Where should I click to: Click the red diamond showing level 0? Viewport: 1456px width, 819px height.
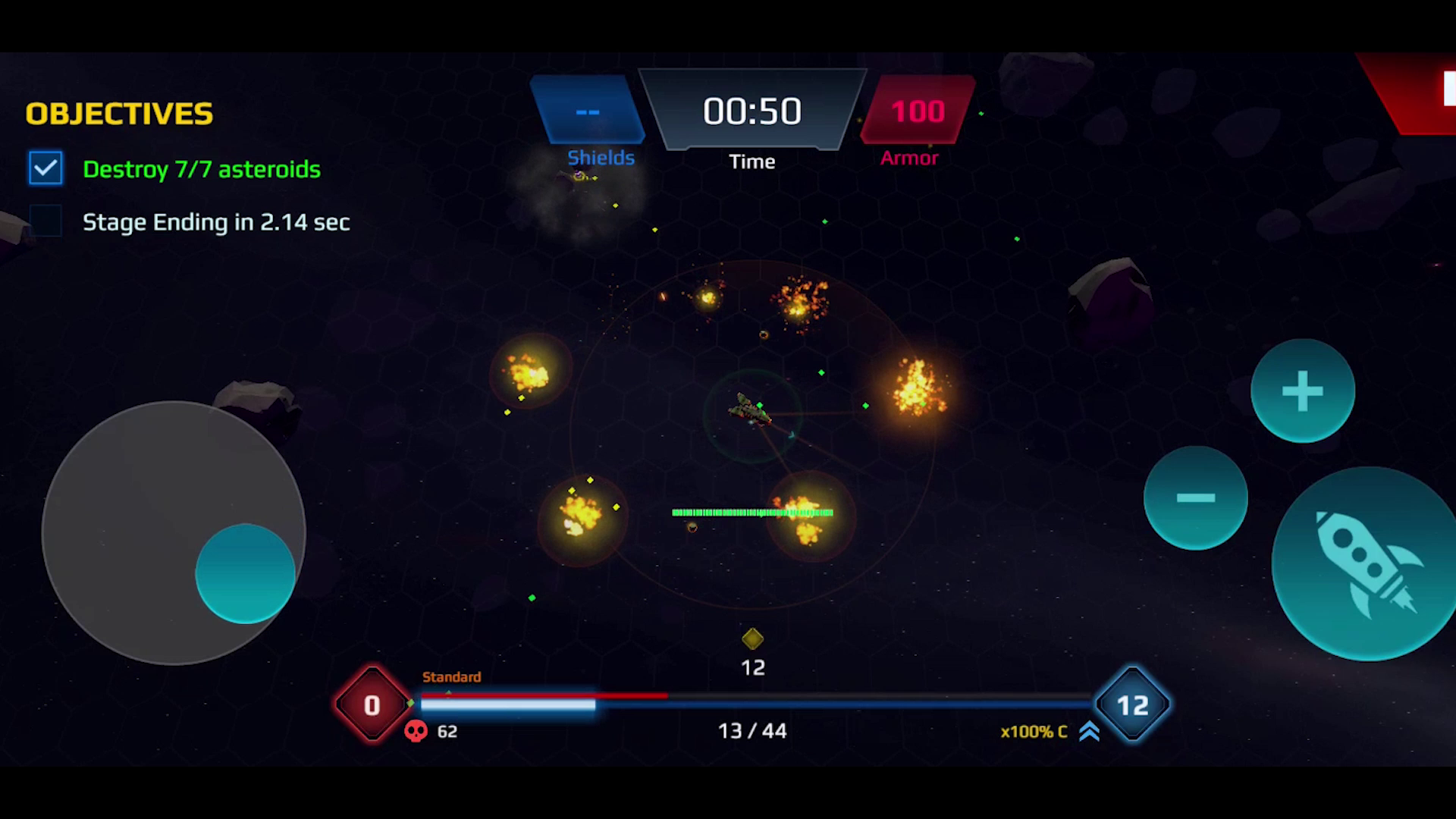372,705
